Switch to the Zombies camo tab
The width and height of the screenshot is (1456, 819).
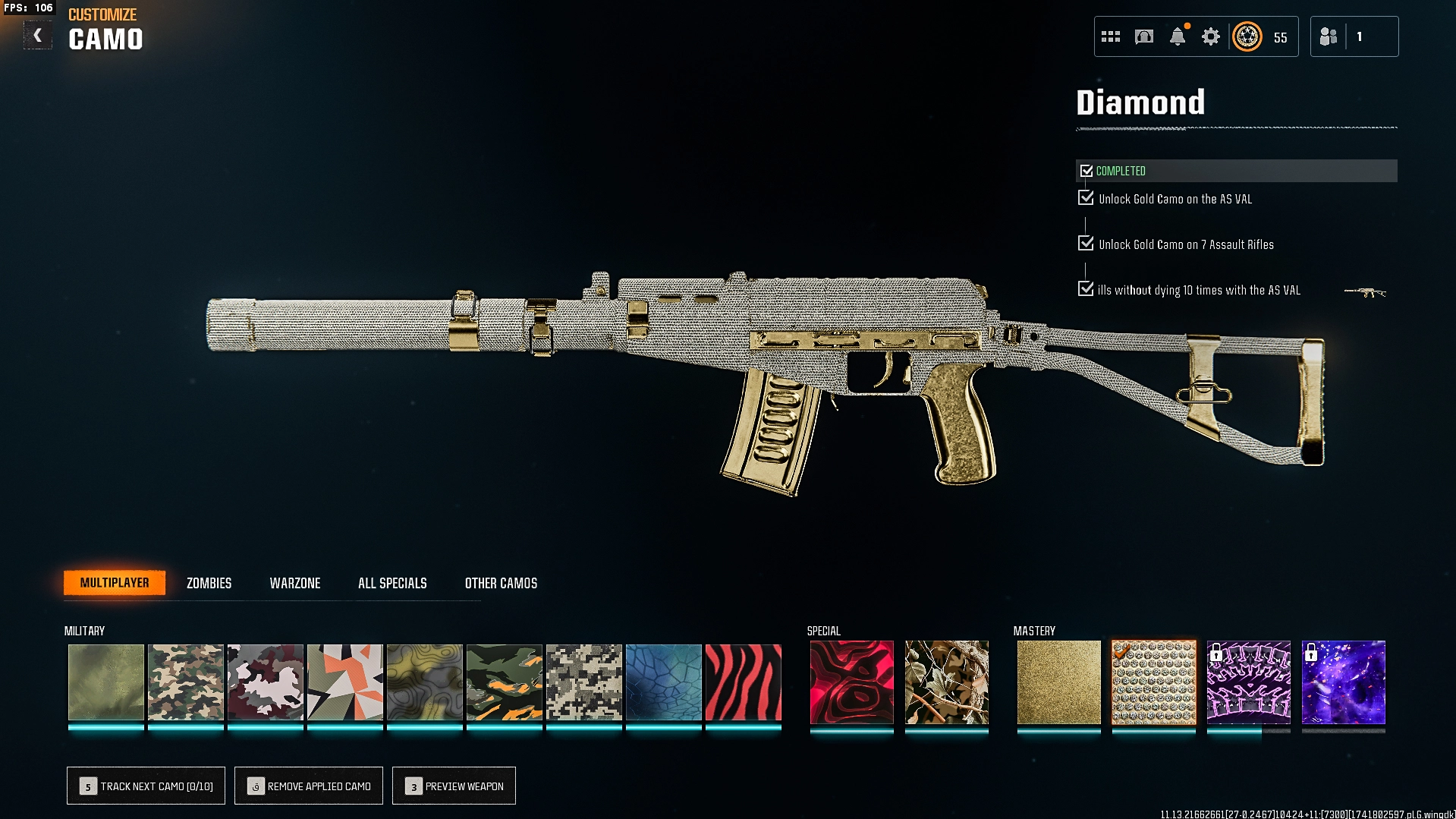[209, 583]
